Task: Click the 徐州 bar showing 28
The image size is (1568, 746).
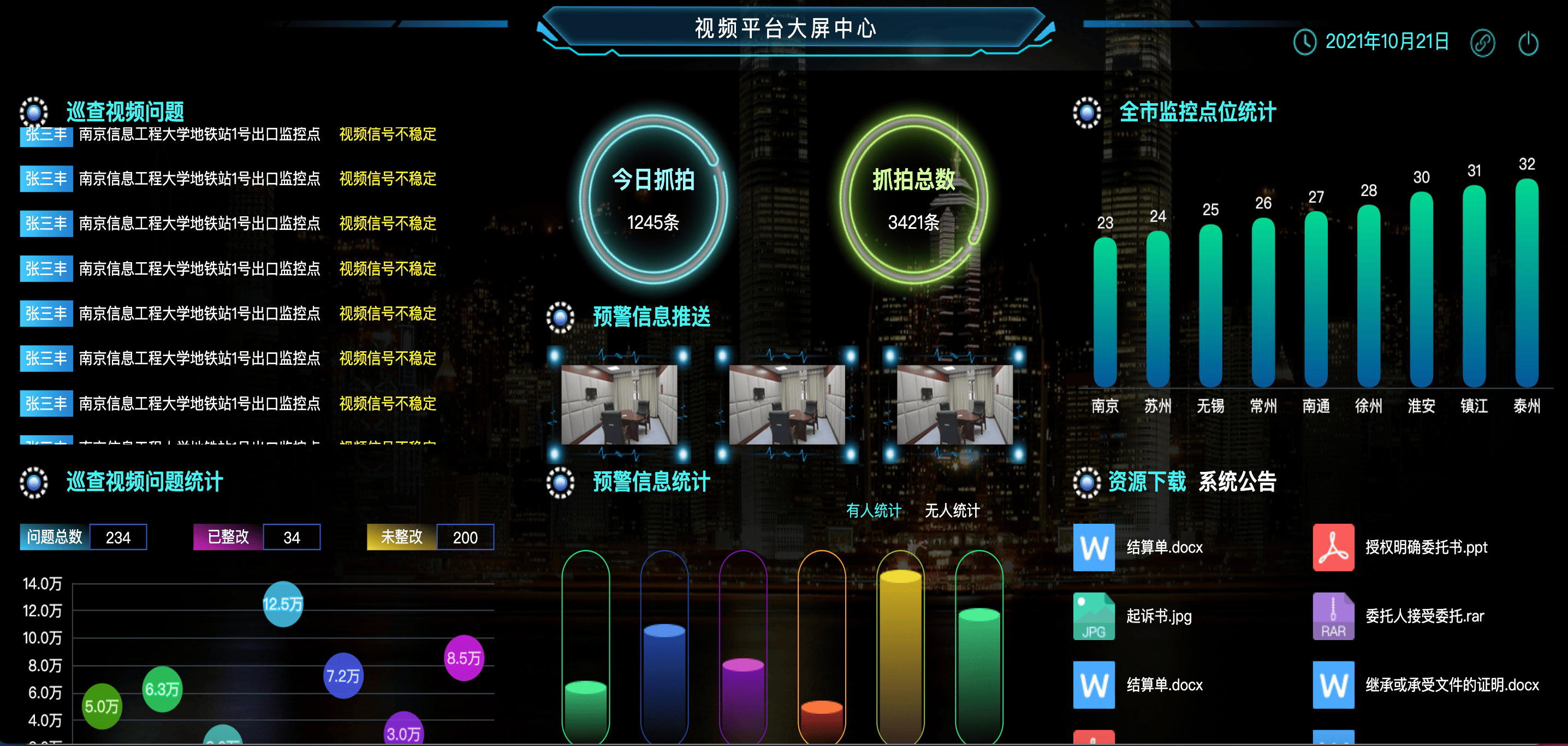Action: pyautogui.click(x=1368, y=296)
